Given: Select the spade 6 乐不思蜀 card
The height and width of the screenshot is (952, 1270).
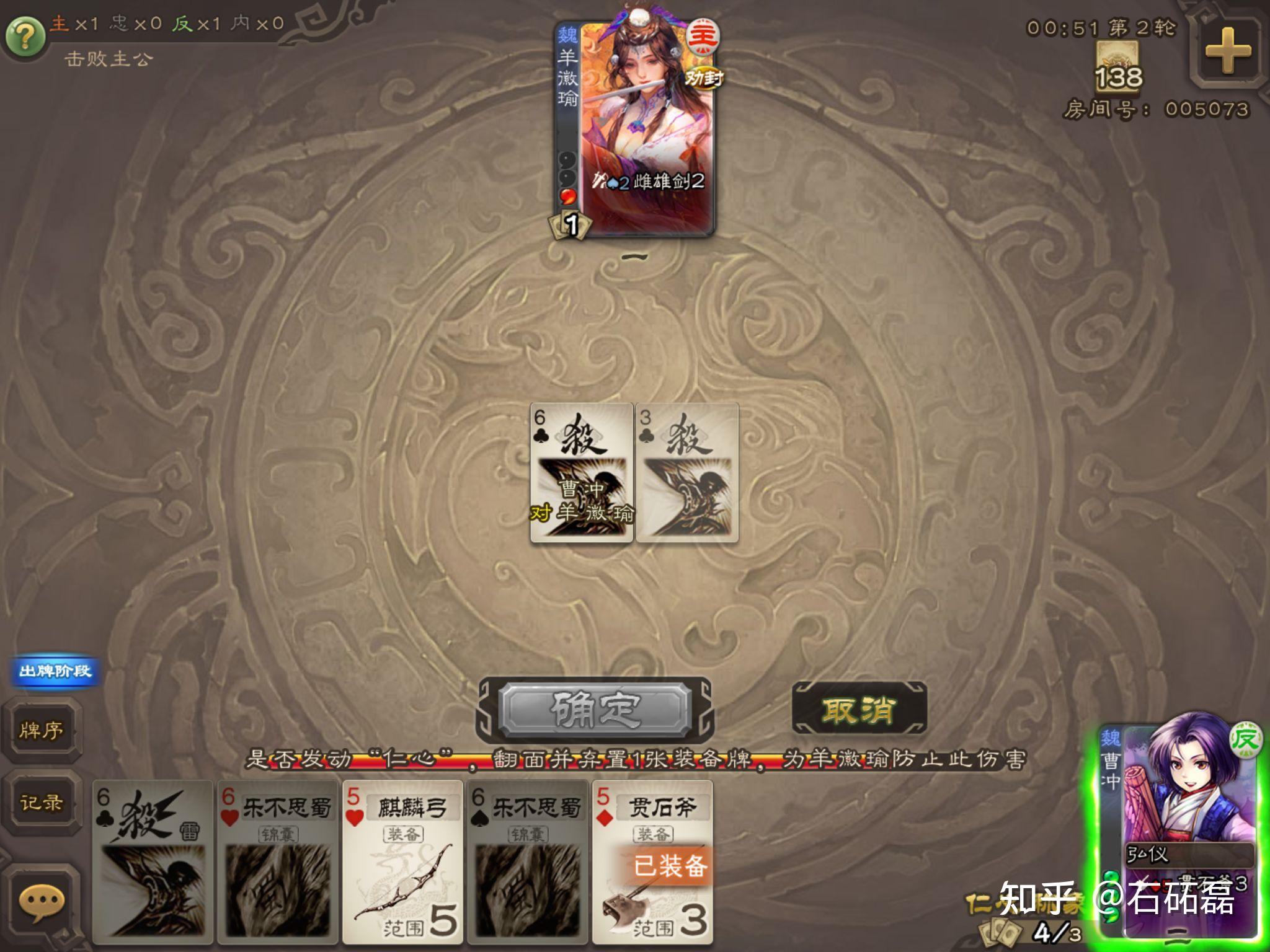Looking at the screenshot, I should tap(528, 862).
